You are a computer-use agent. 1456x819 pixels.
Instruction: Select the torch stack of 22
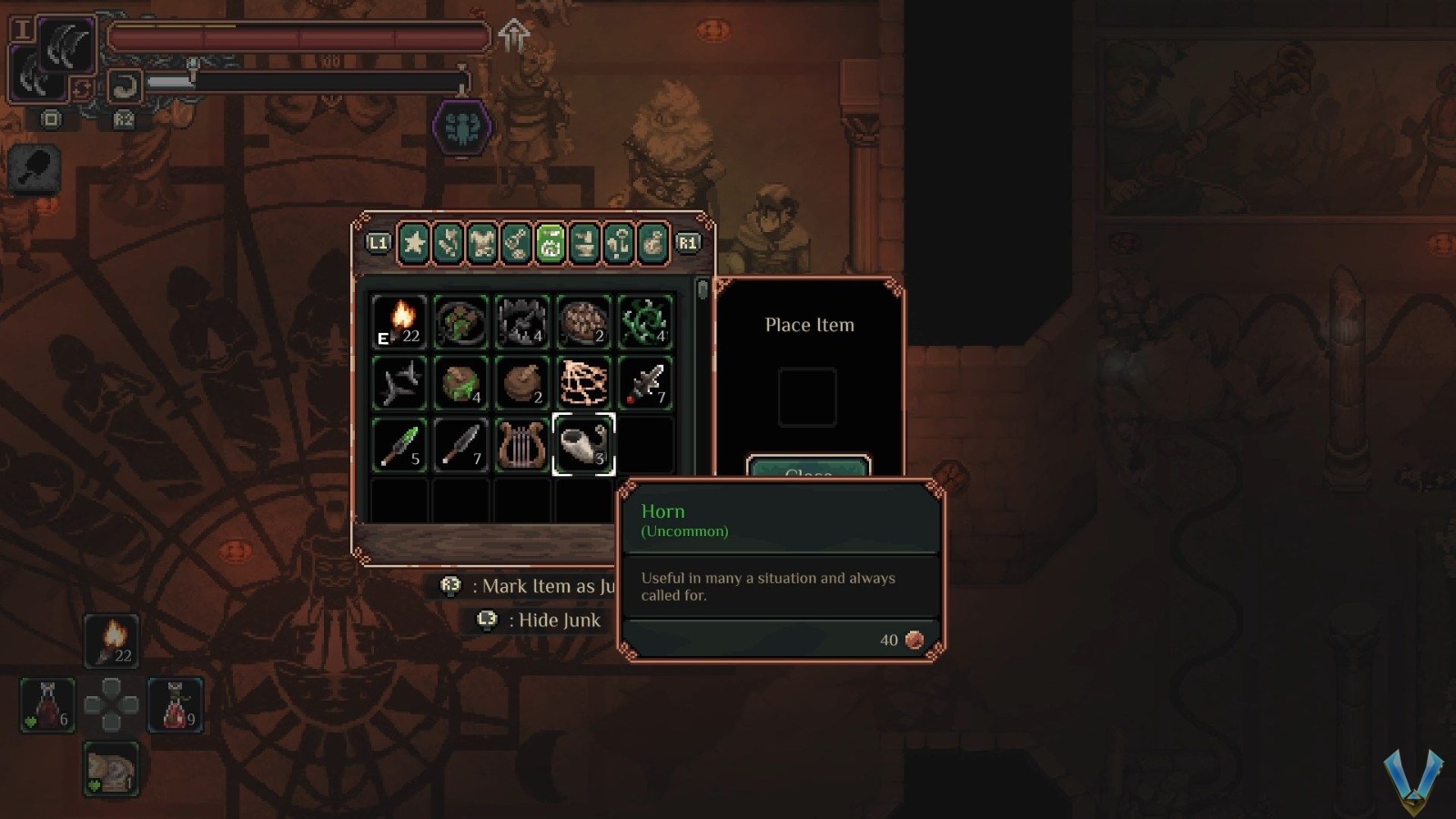pos(399,321)
